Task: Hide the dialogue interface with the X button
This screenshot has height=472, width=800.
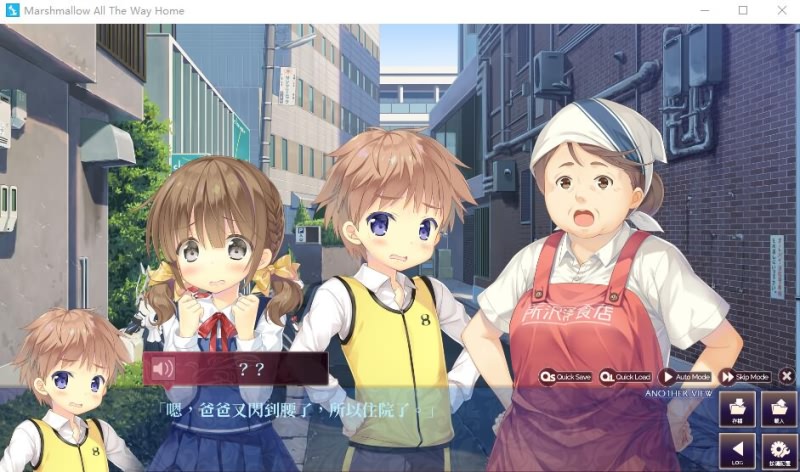Action: 787,377
